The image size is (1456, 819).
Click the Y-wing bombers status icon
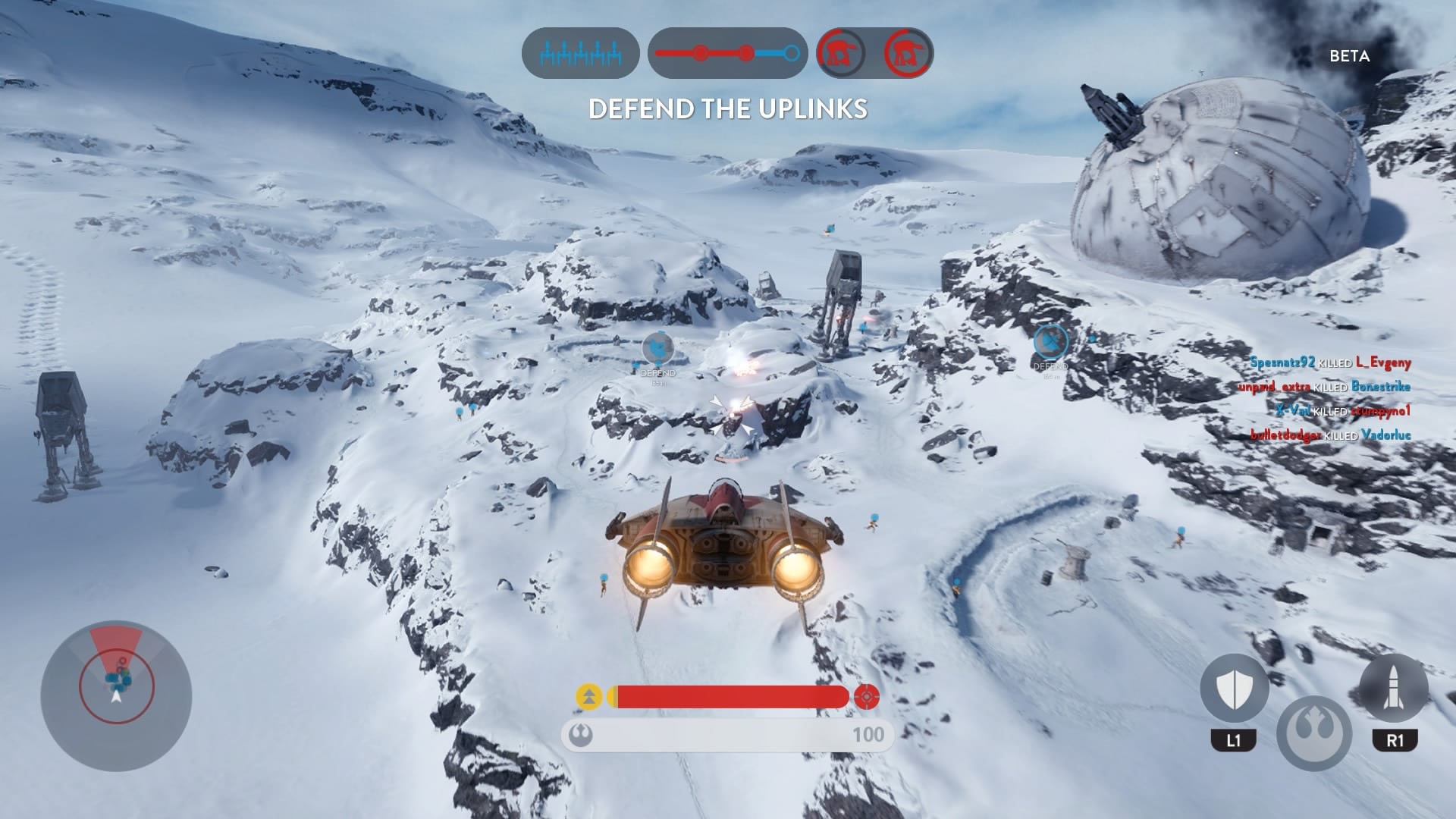tap(580, 53)
